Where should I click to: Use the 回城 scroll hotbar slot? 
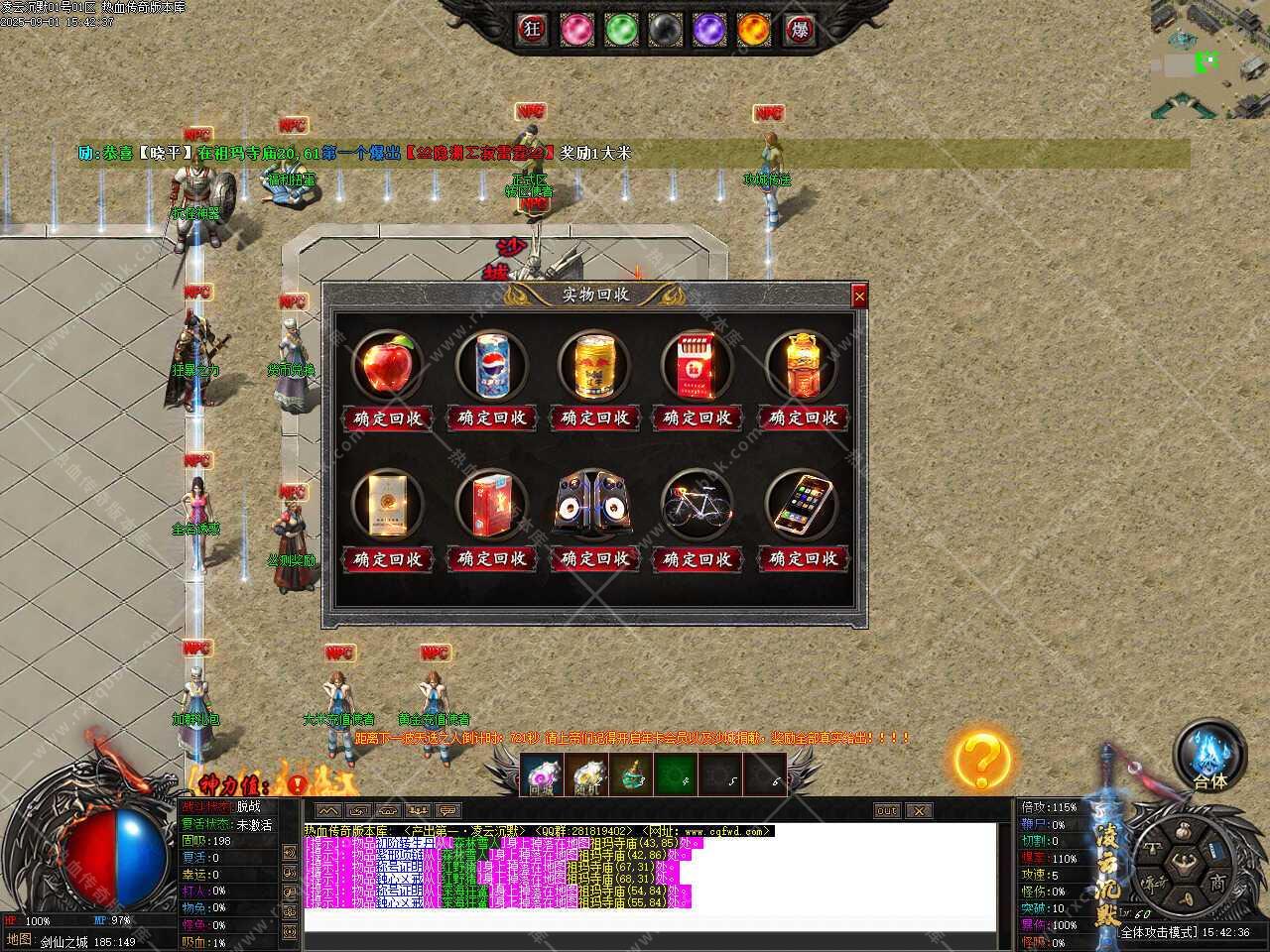click(541, 774)
